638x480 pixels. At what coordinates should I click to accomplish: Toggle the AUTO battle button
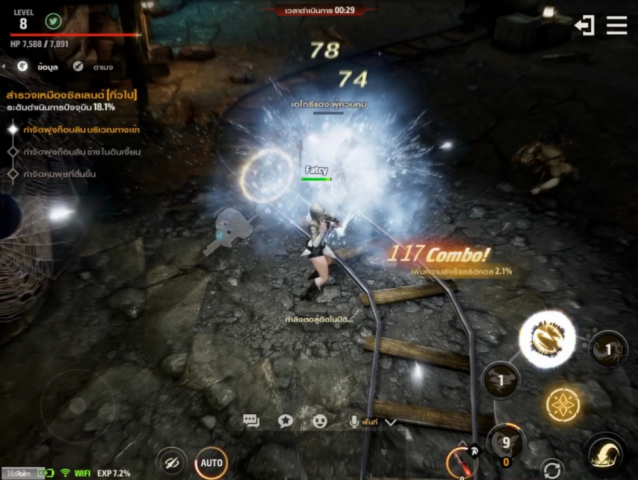211,463
